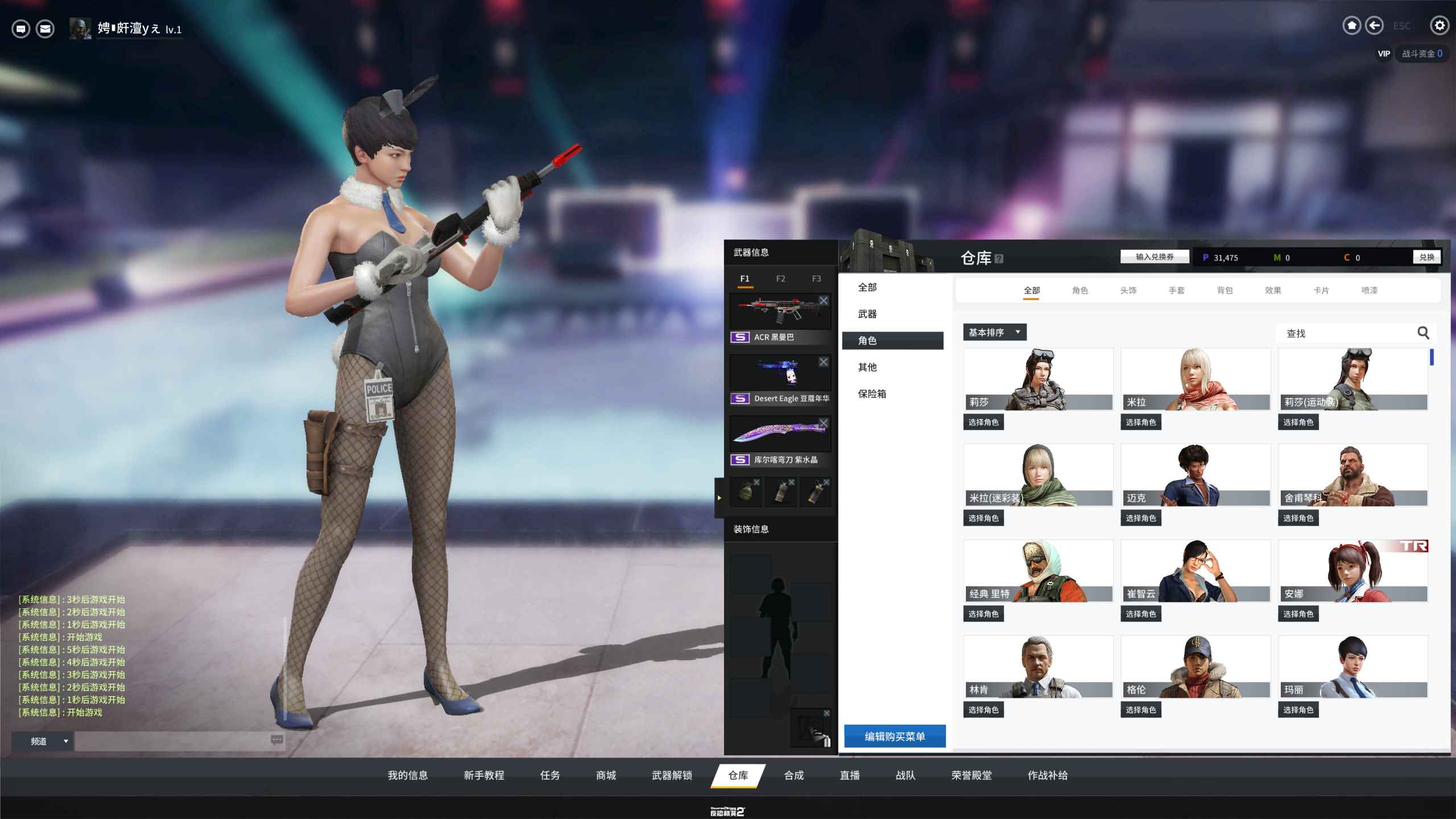Go back with the arrow button

point(1374,26)
